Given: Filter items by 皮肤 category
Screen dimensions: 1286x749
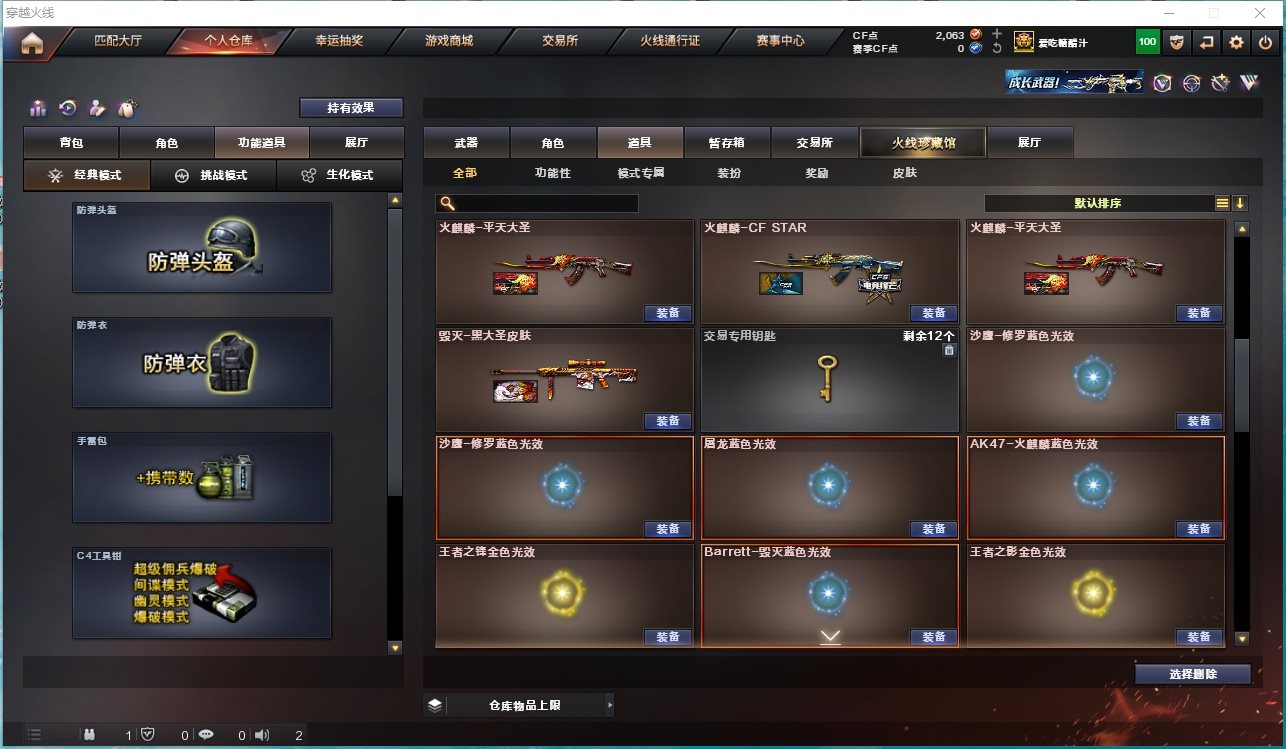Looking at the screenshot, I should 904,173.
